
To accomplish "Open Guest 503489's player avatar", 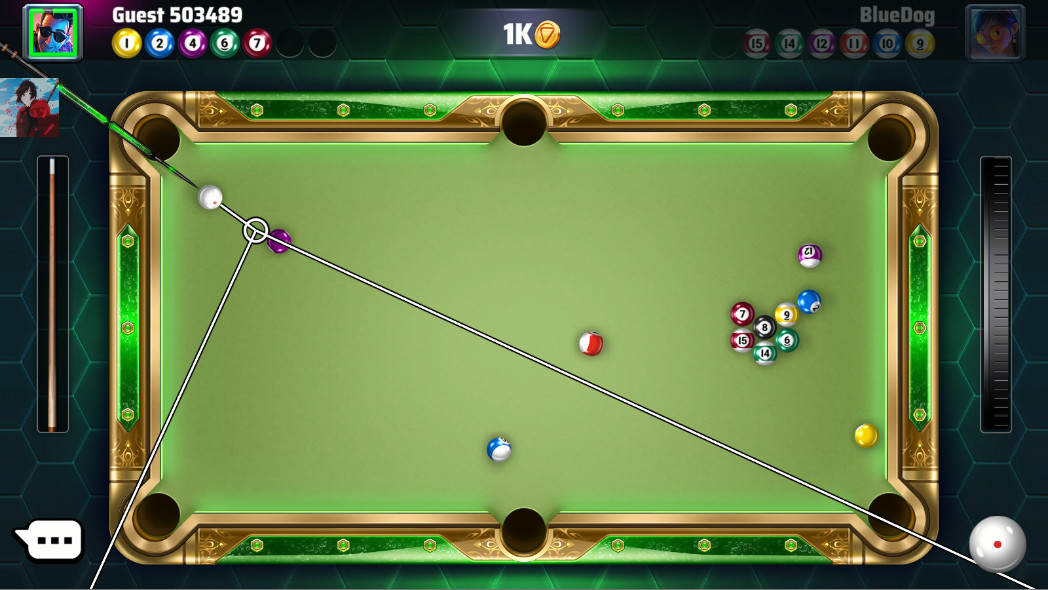I will 54,32.
